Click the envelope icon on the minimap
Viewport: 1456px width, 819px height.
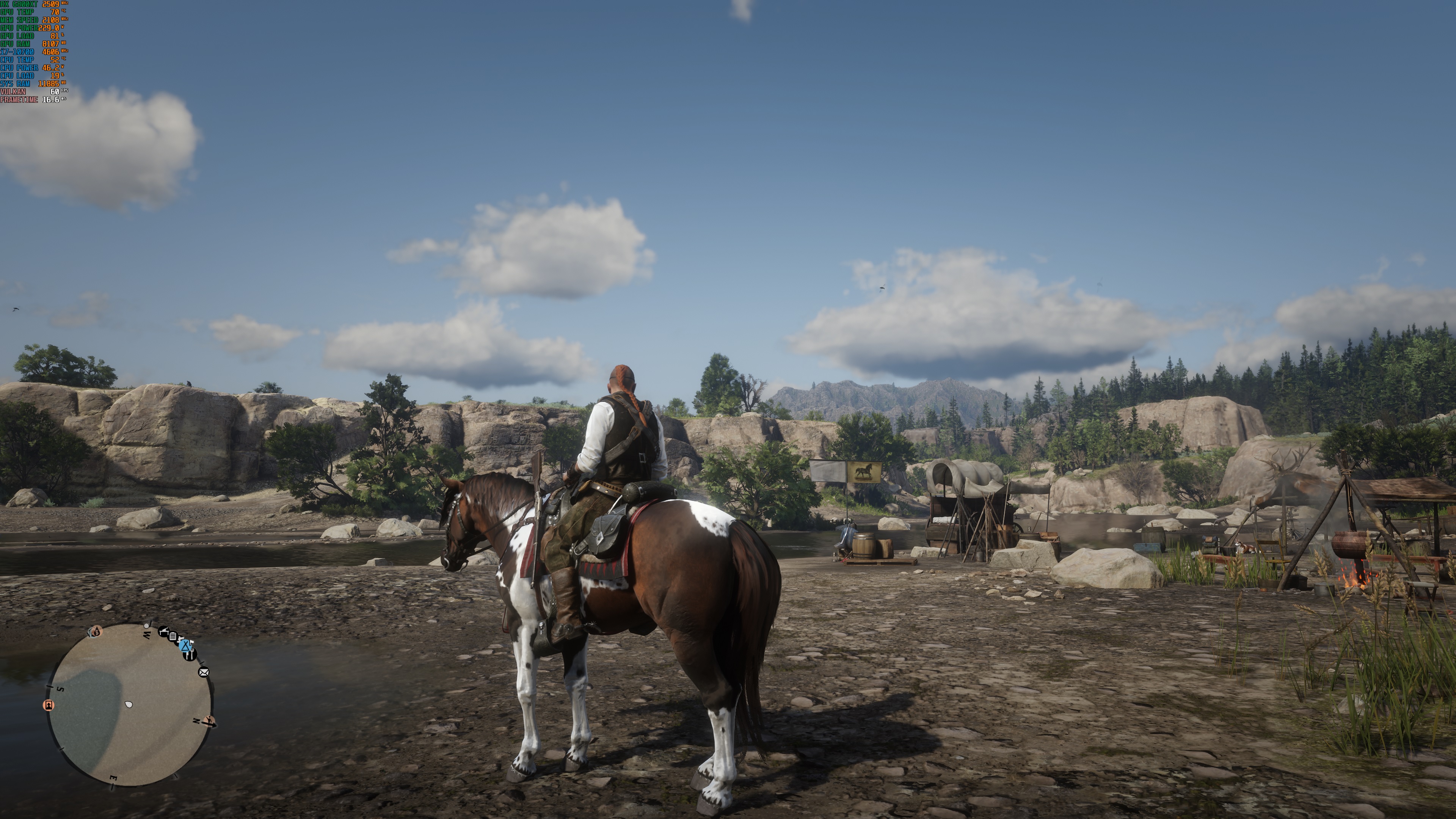click(x=204, y=673)
